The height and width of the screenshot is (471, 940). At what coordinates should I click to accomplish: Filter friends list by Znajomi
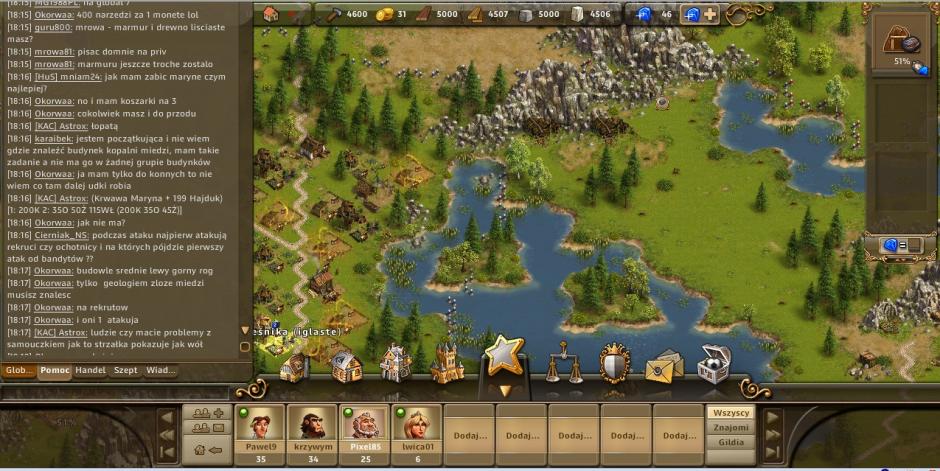pos(731,427)
